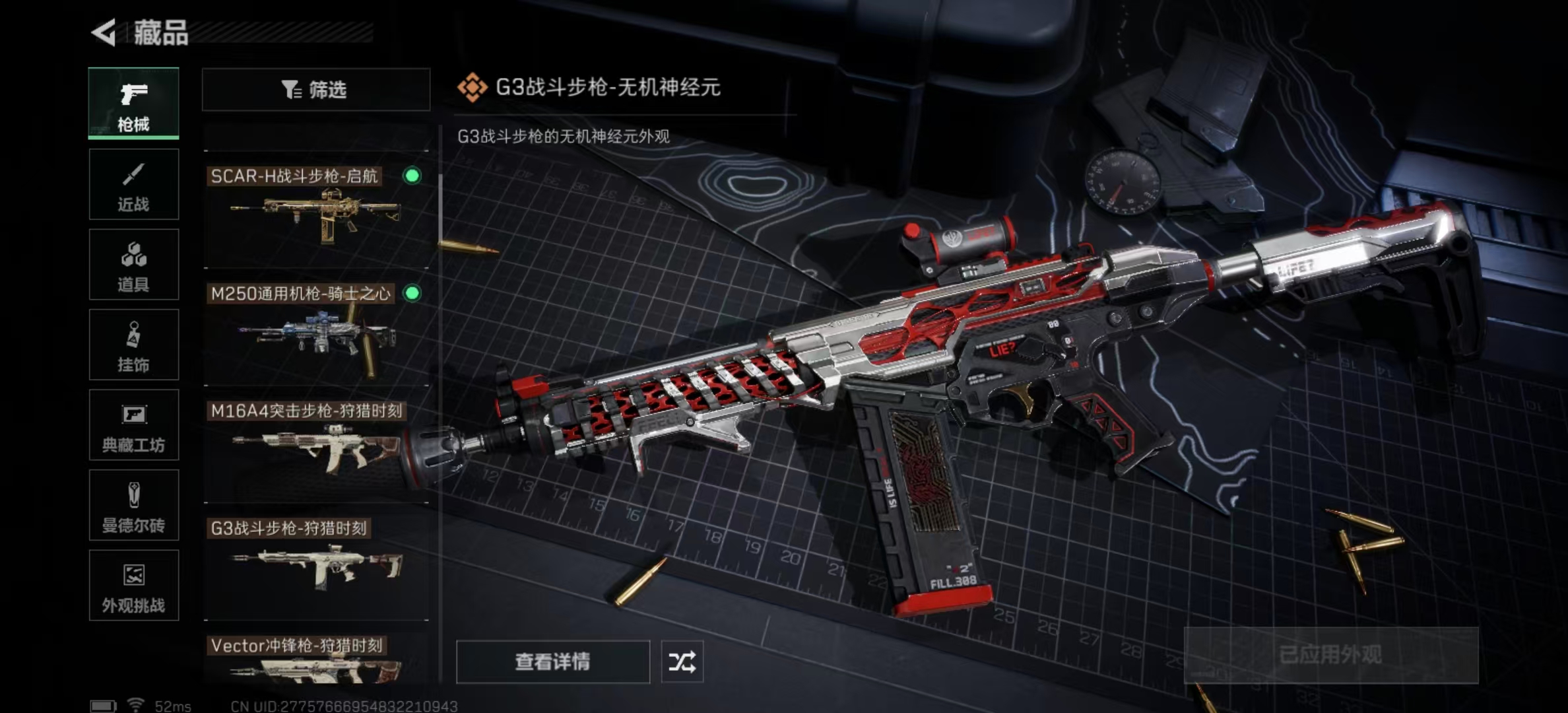Switch to the 曼德尔砖 tab
Viewport: 1568px width, 713px height.
(x=133, y=506)
